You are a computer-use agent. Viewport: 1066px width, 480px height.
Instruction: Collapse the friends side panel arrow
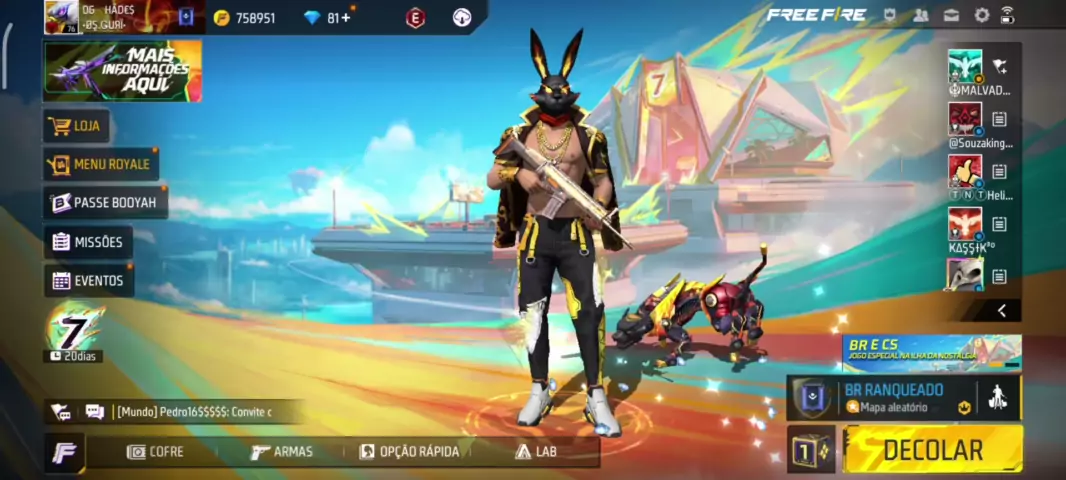tap(1001, 311)
